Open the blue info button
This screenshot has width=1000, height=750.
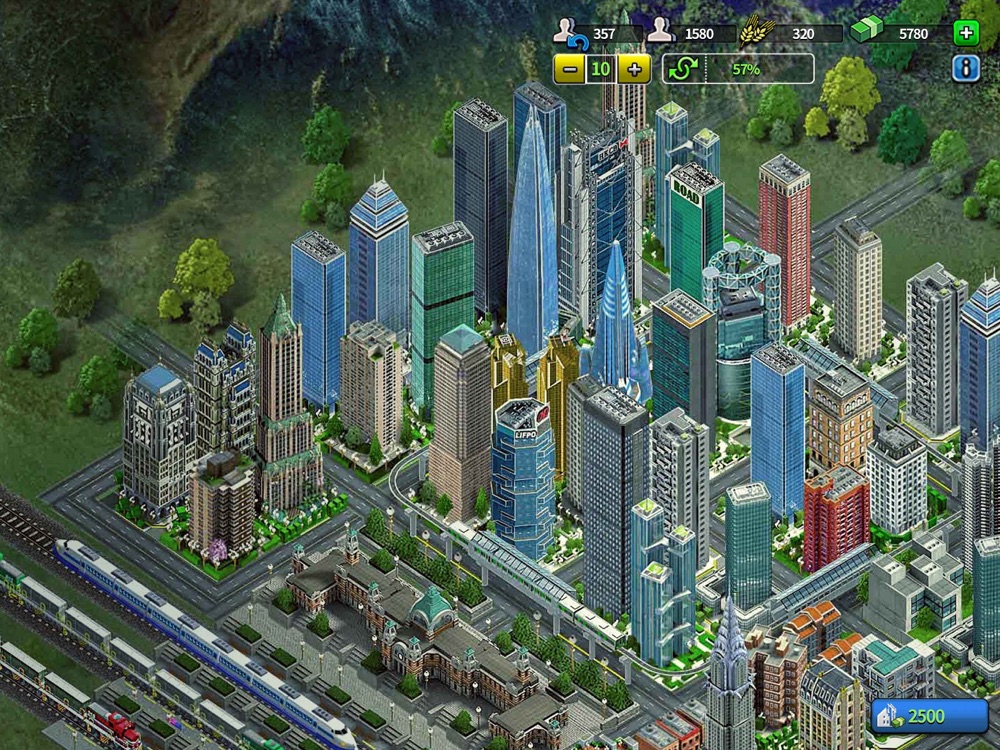965,68
